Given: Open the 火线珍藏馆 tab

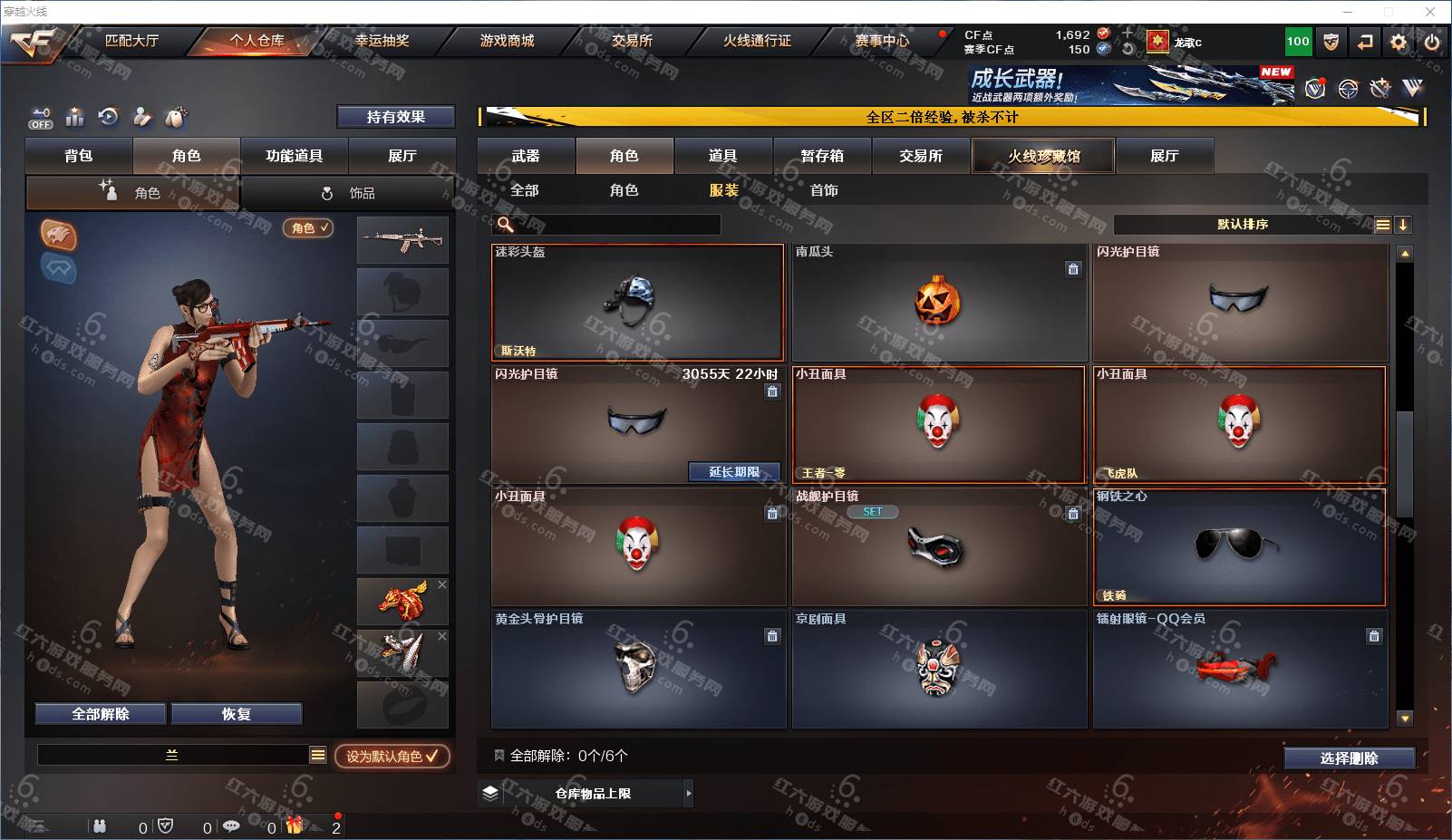Looking at the screenshot, I should (x=1043, y=156).
